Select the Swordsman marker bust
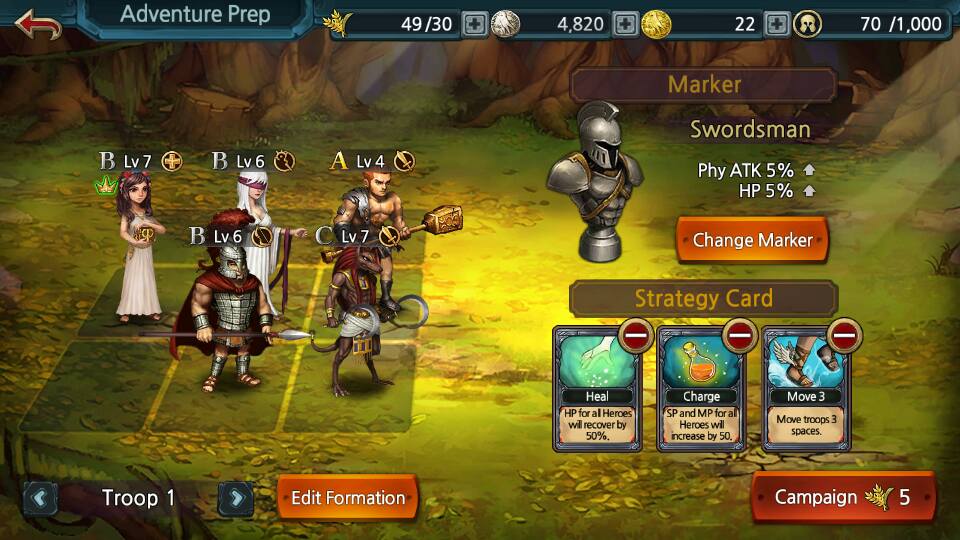The image size is (960, 540). [x=595, y=180]
